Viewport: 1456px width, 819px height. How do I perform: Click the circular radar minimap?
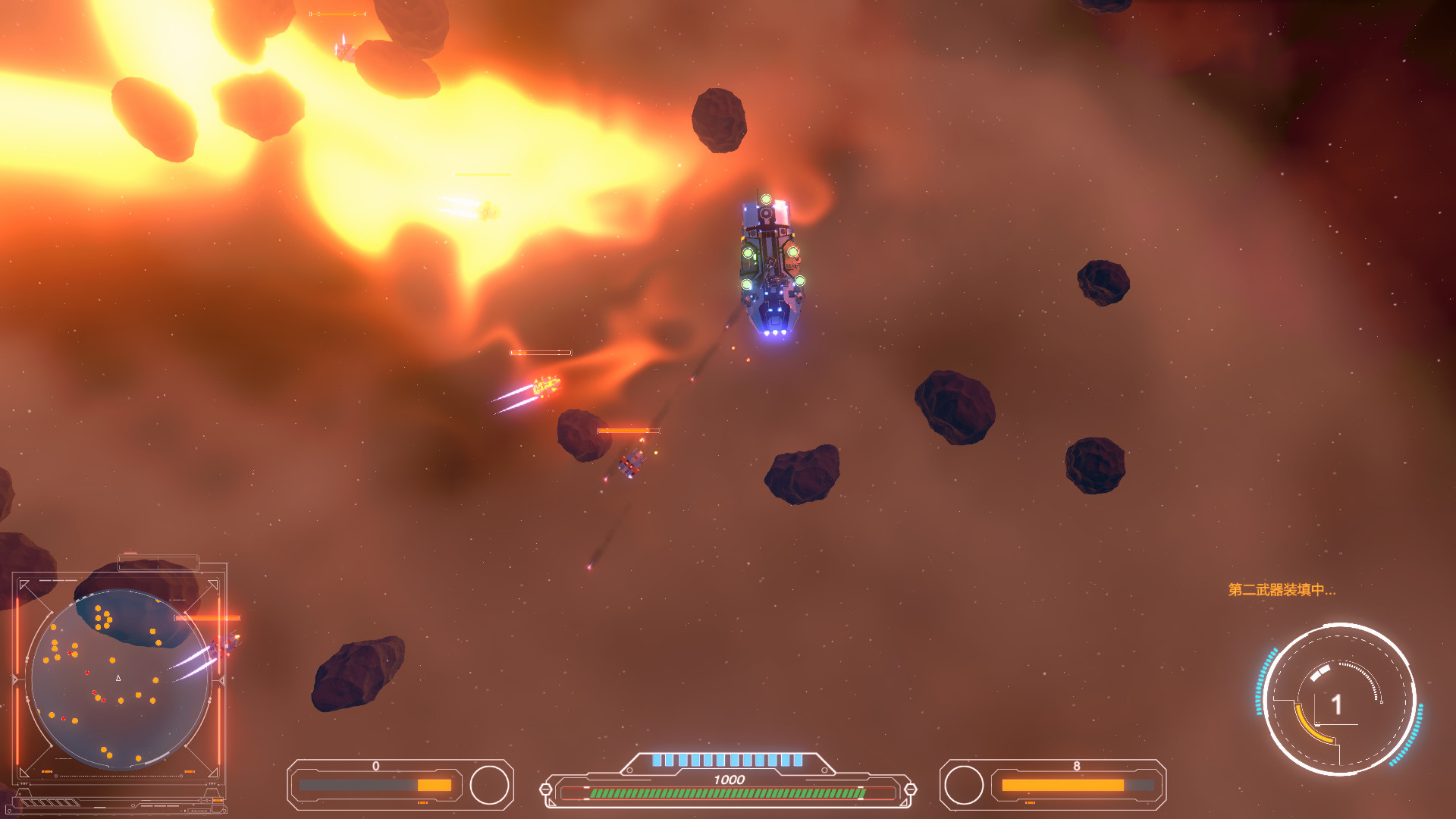click(120, 679)
